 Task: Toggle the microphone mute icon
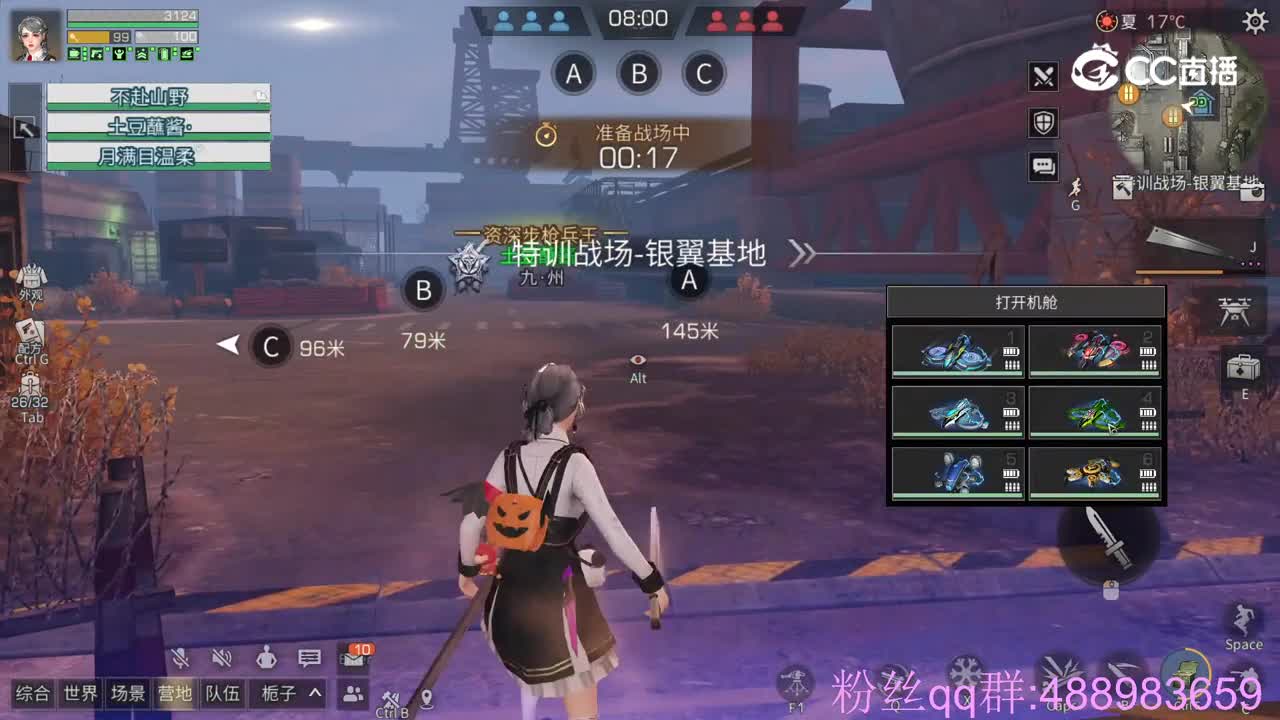178,658
